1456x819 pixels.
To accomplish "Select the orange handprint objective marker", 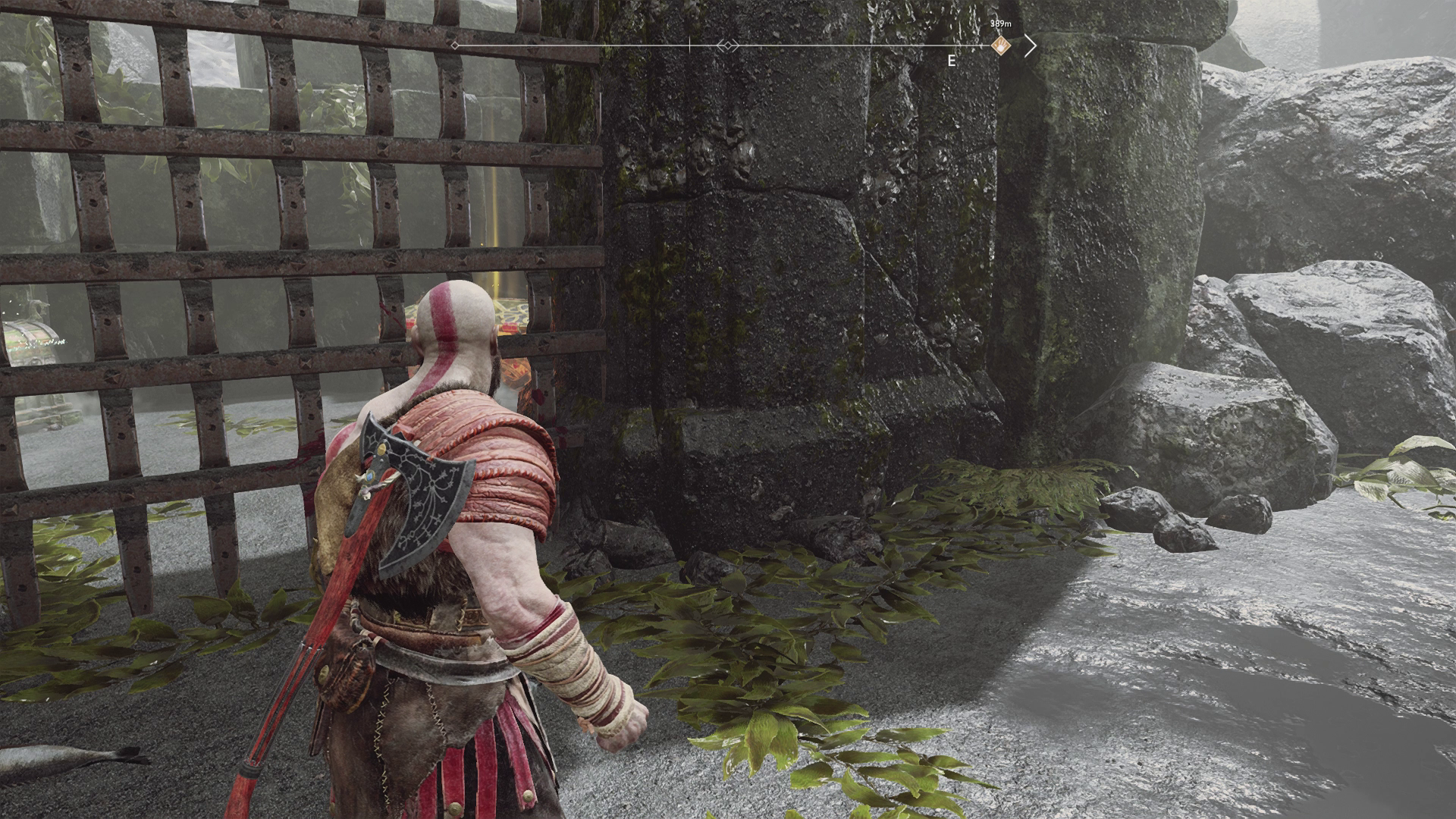I will pyautogui.click(x=1001, y=45).
